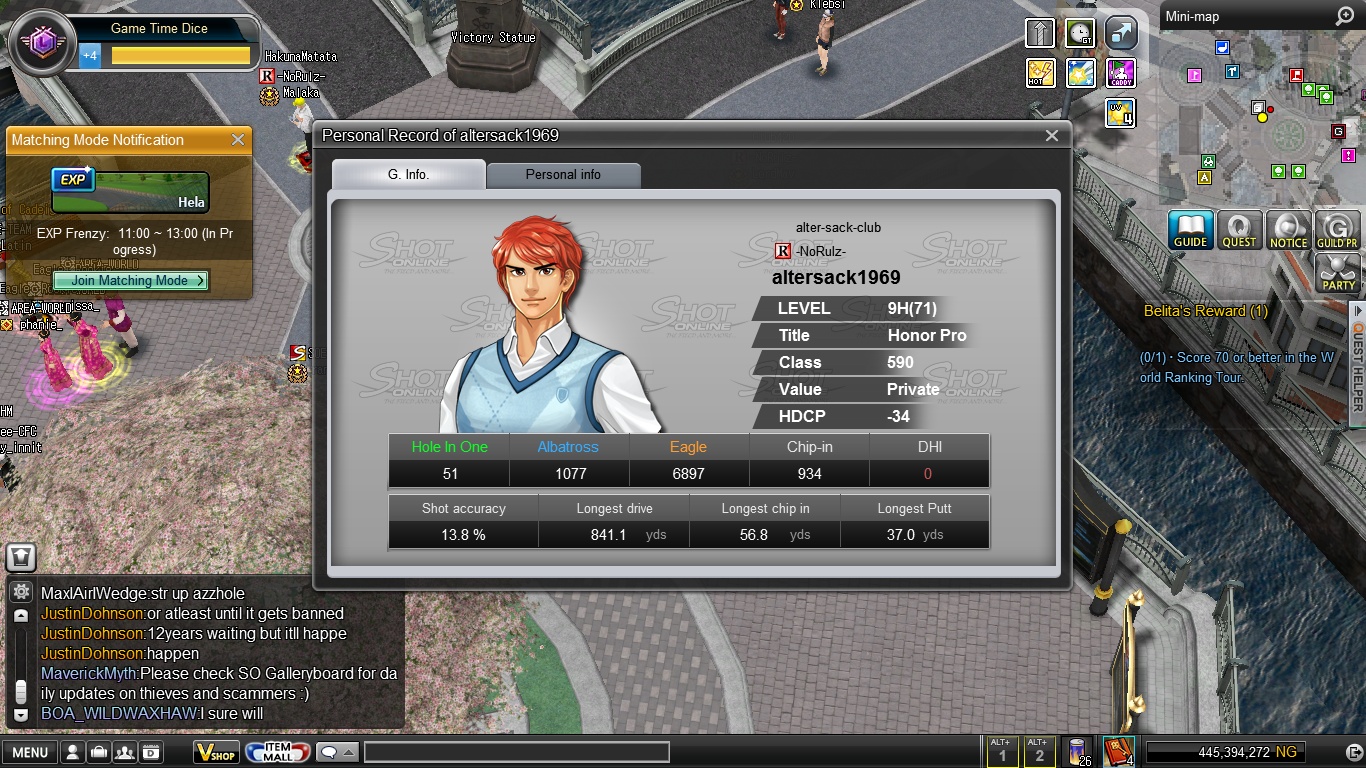The width and height of the screenshot is (1366, 768).
Task: Open the inventory bag icon
Action: (99, 752)
